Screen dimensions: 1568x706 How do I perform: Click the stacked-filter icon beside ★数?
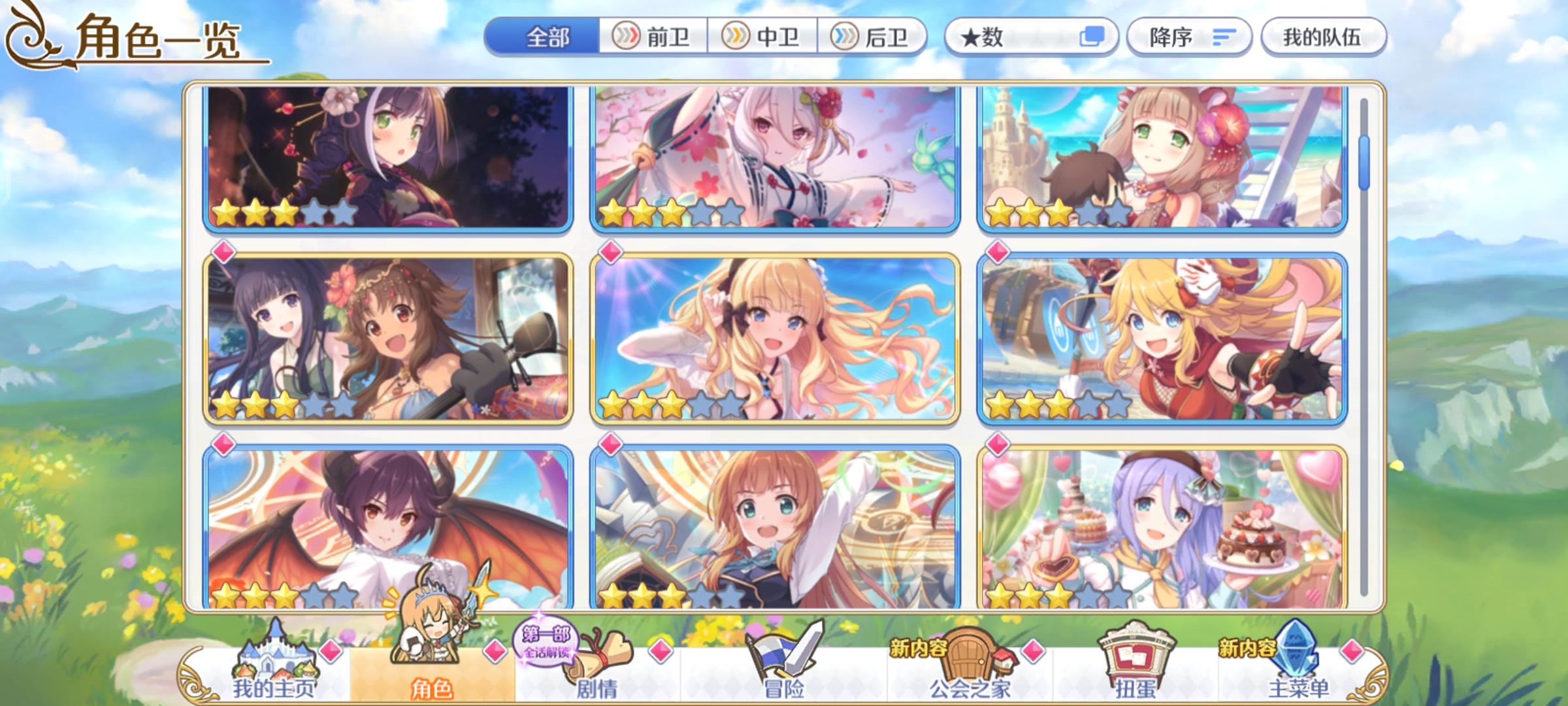tap(1094, 37)
